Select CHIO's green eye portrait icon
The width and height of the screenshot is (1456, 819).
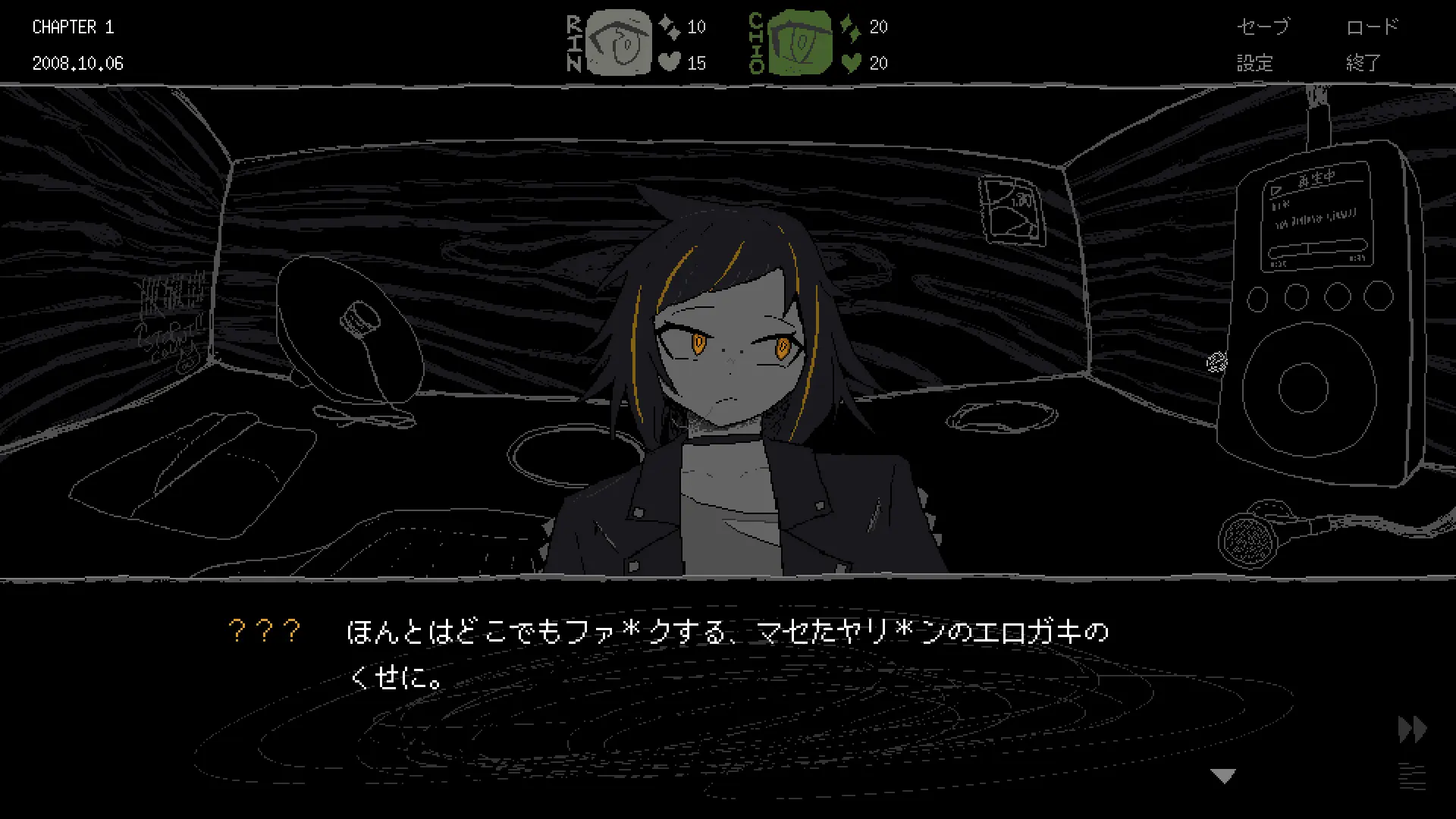click(799, 43)
